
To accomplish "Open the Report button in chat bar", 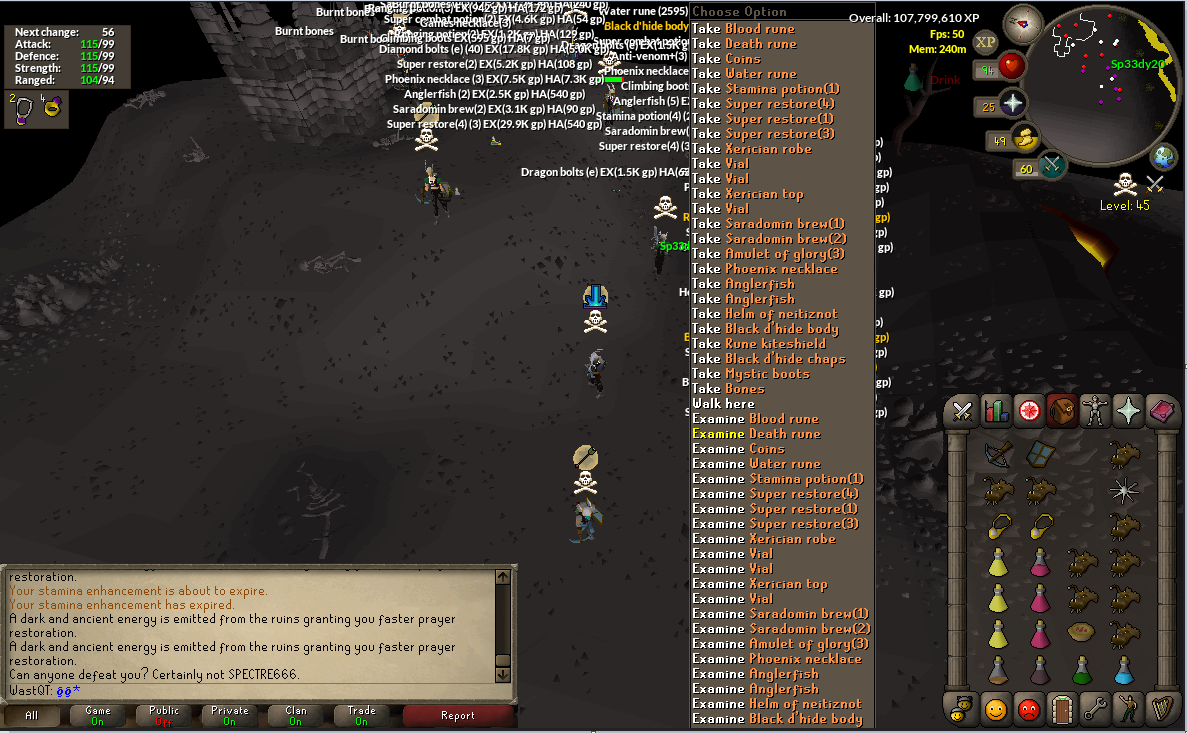I will pos(458,715).
